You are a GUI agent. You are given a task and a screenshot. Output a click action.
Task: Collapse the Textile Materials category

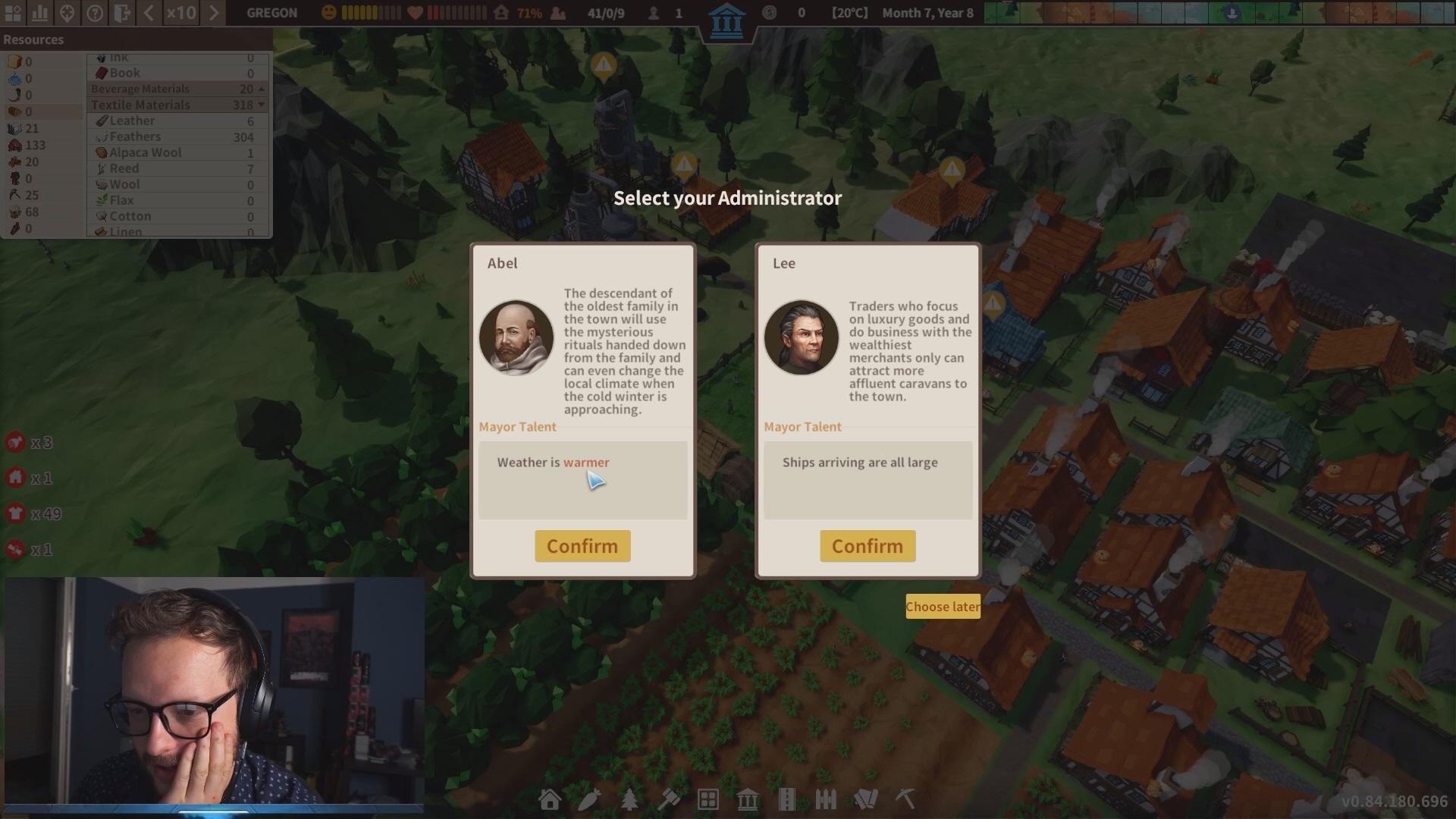click(x=262, y=105)
